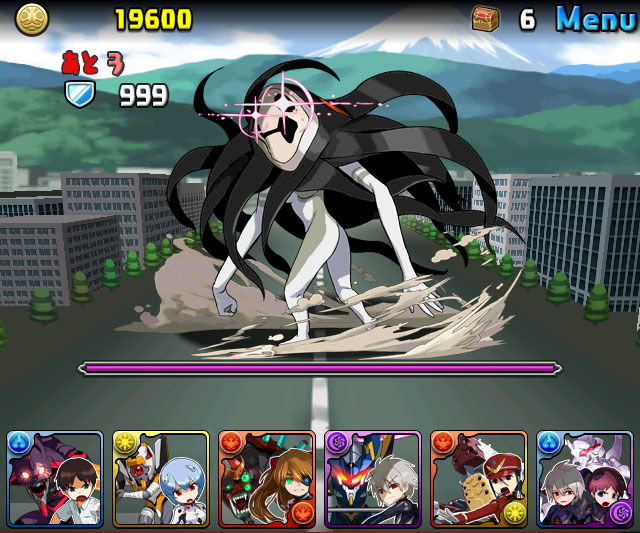Select the two-character white Eva card
The width and height of the screenshot is (640, 533).
click(585, 479)
